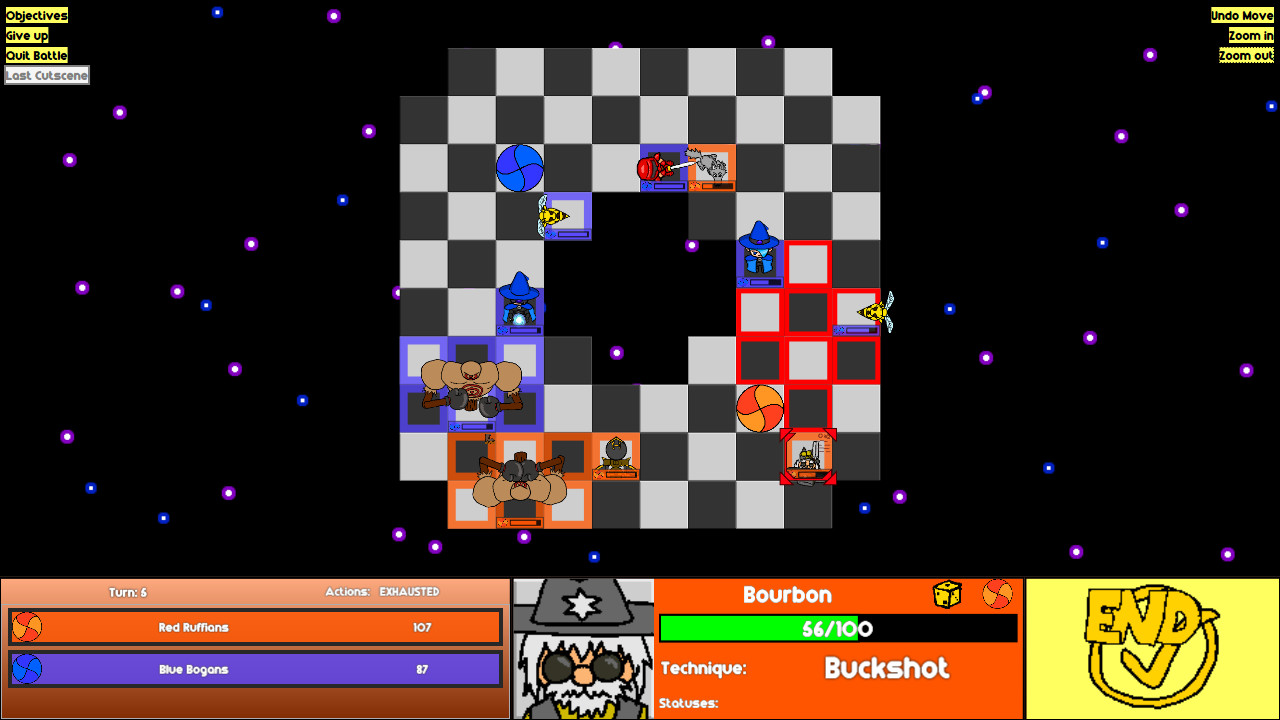The image size is (1280, 720).
Task: Click Last Cutscene
Action: click(46, 74)
